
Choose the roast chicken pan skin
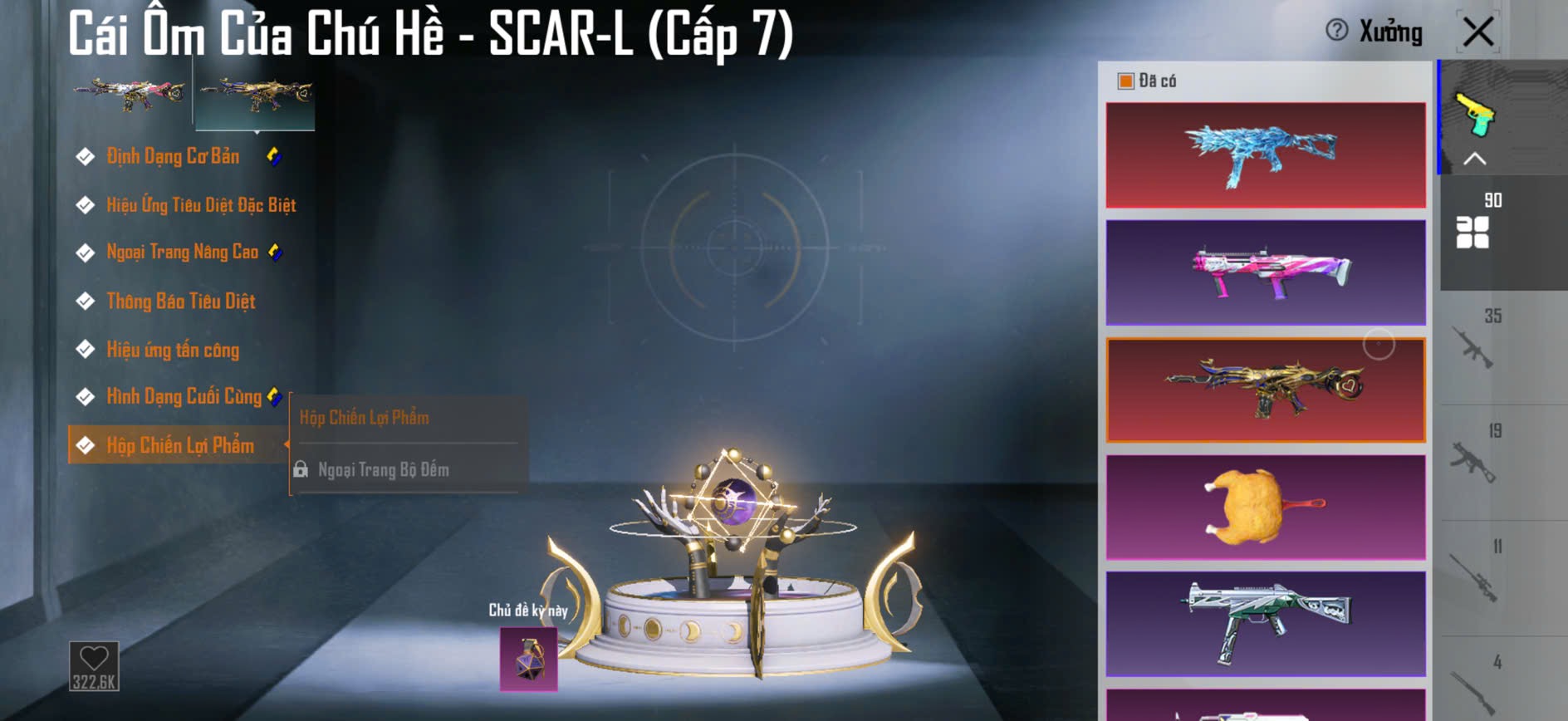click(1265, 507)
